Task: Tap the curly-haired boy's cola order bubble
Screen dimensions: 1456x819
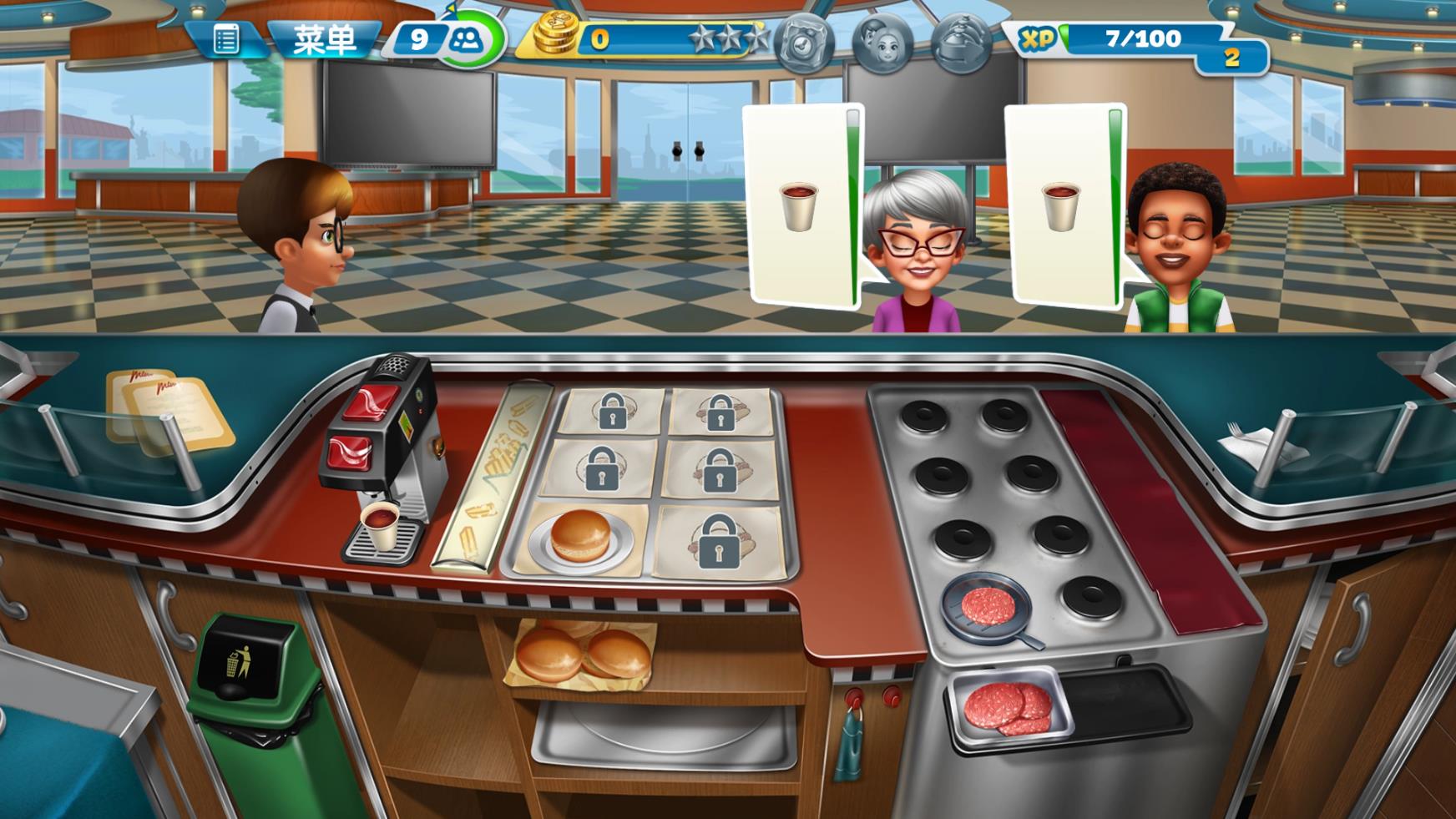Action: (1063, 205)
